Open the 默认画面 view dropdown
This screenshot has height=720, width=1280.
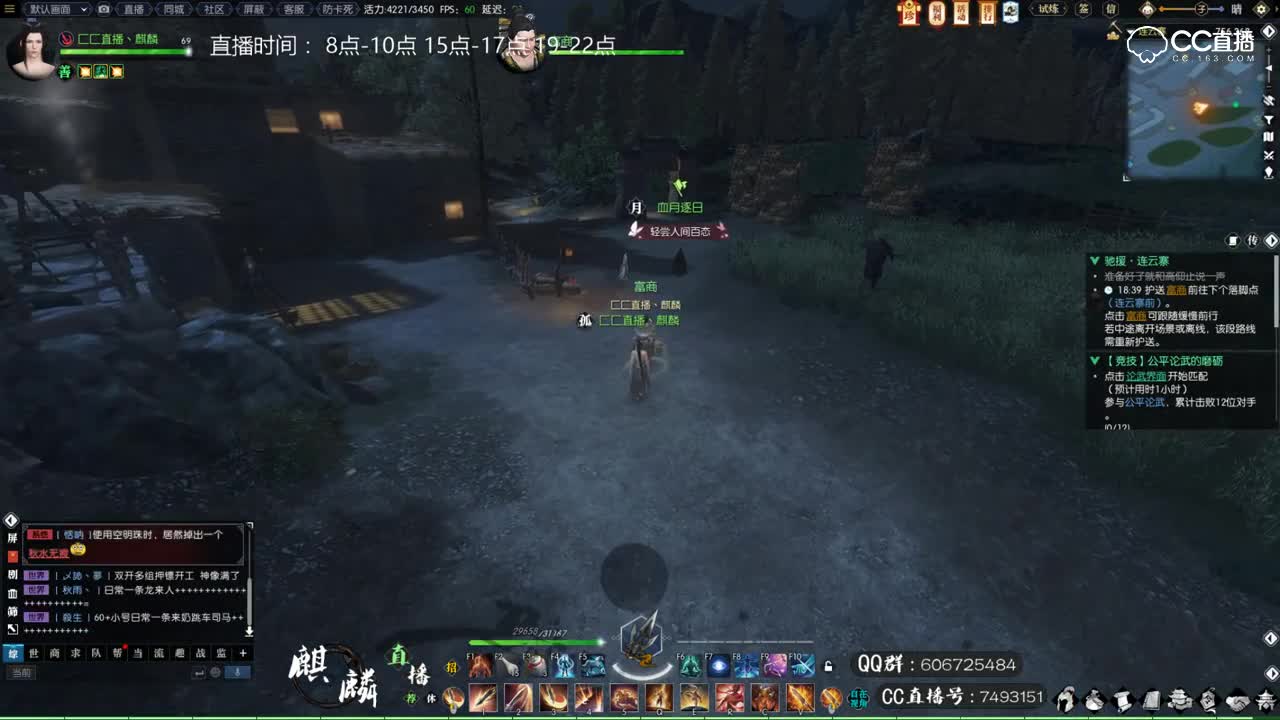53,9
